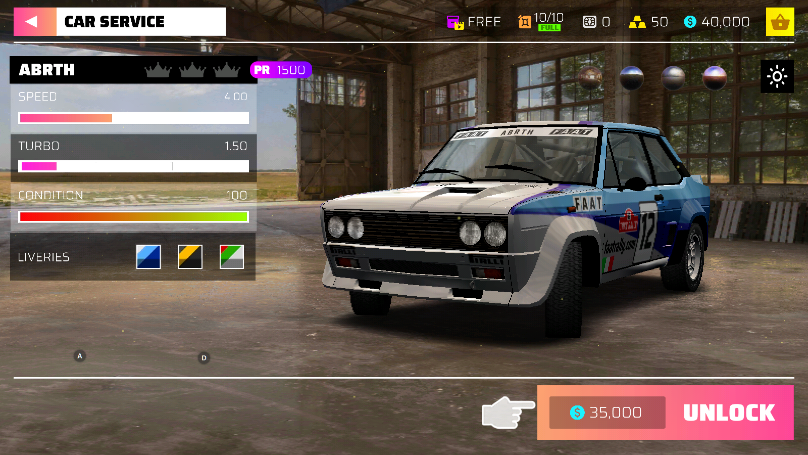Tap the gold bars currency counter
The width and height of the screenshot is (808, 455).
point(646,21)
